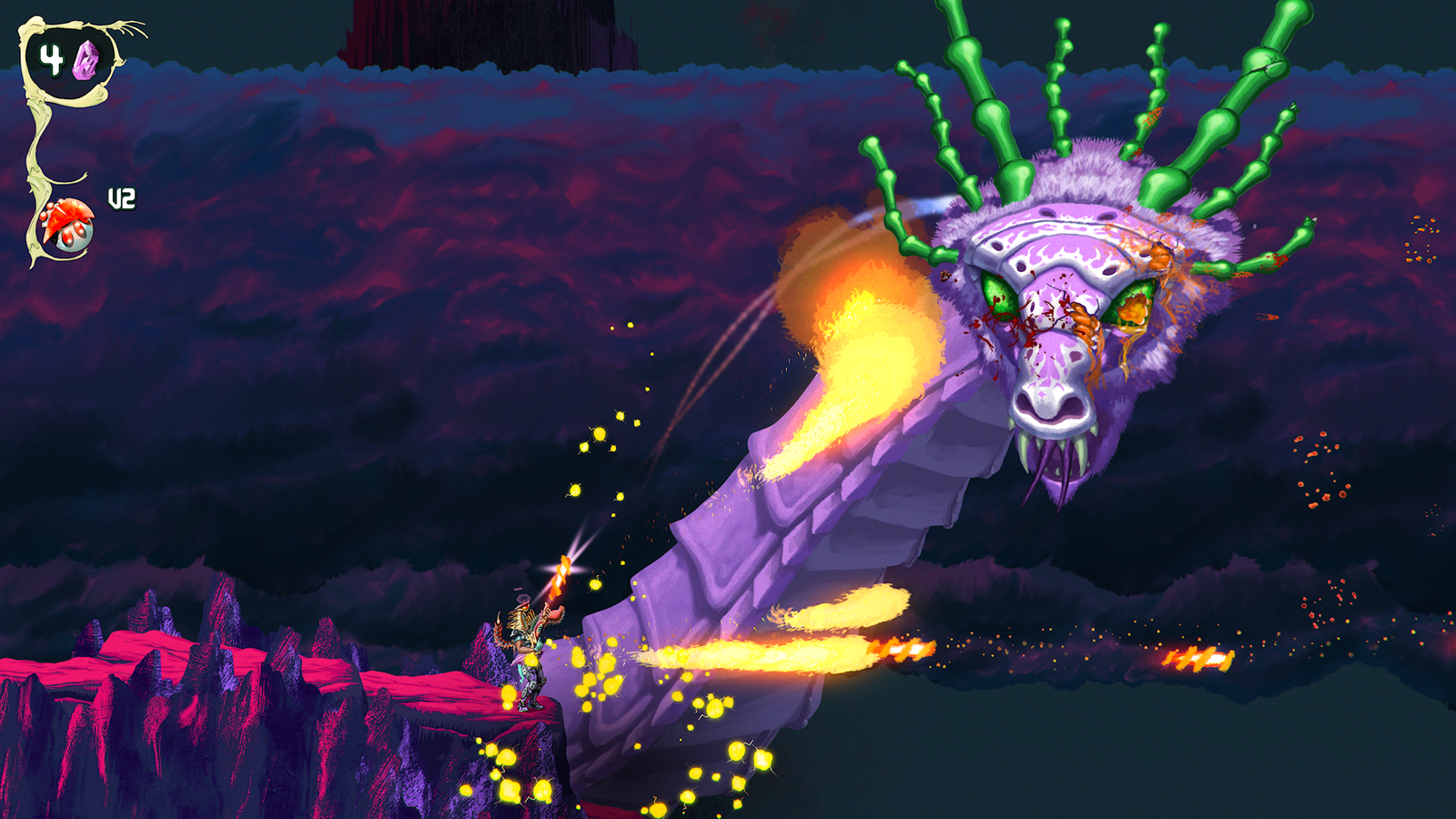Click the purple crystal currency icon
Viewport: 1456px width, 819px height.
[x=86, y=60]
